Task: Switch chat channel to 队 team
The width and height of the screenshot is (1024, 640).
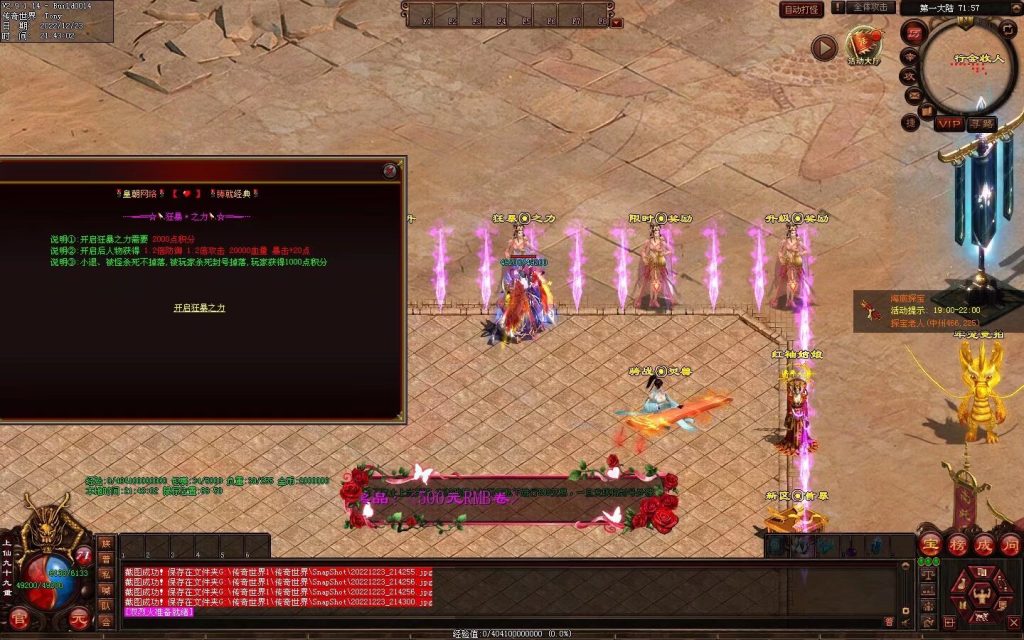Action: pyautogui.click(x=105, y=605)
